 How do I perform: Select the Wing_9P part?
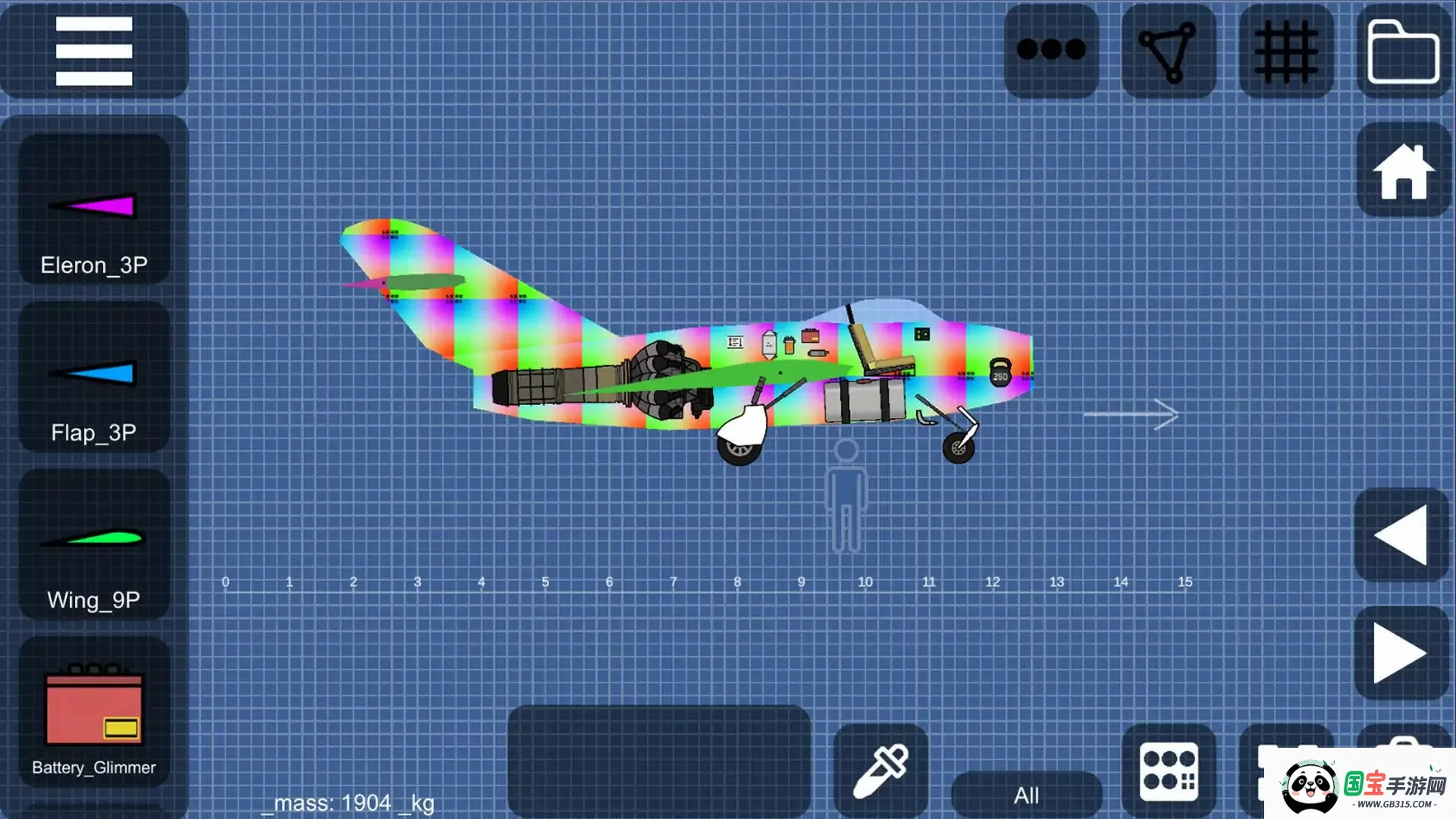[x=93, y=541]
